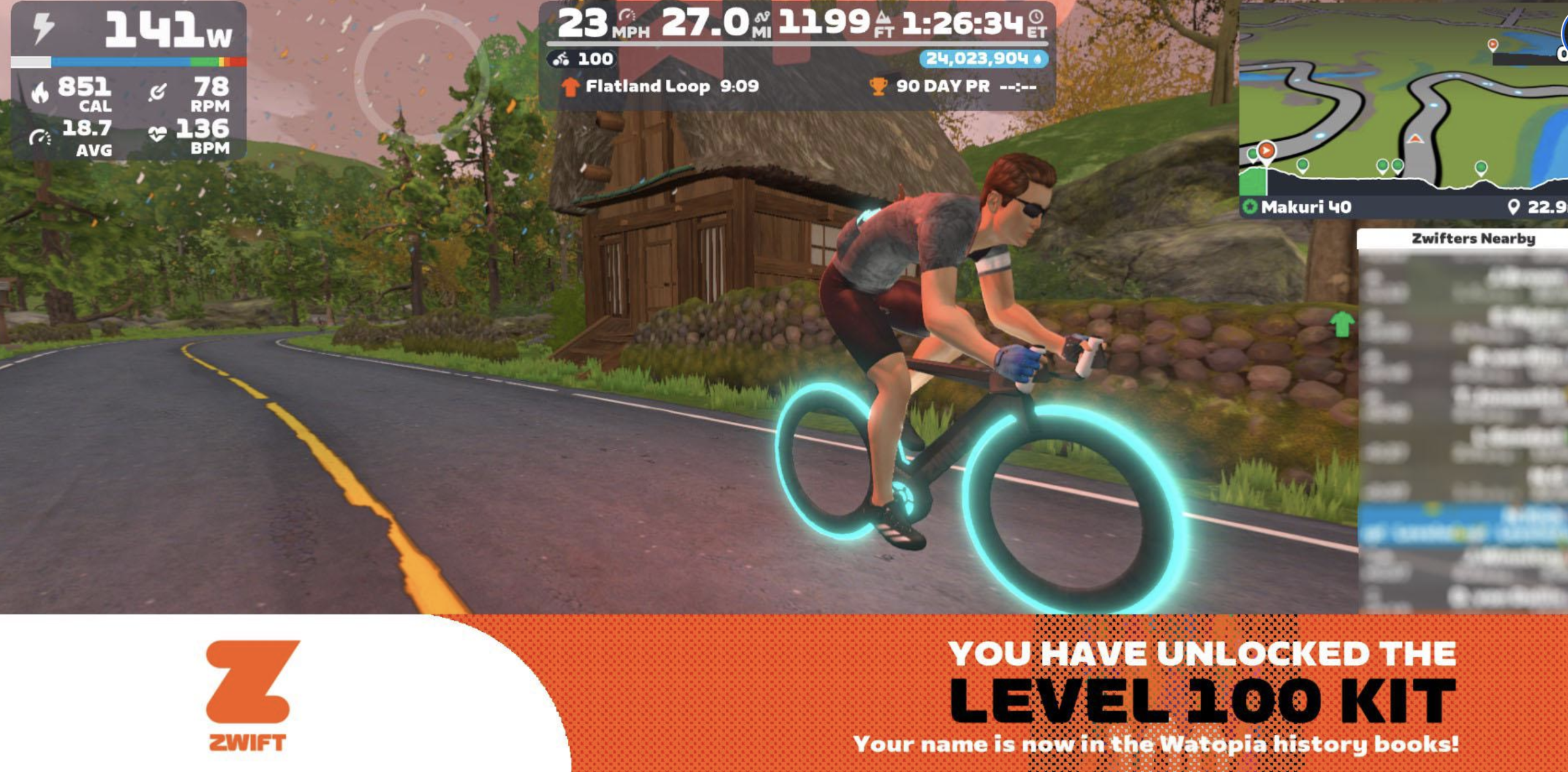Open the blue Drops counter pill
The width and height of the screenshot is (1568, 772).
982,59
